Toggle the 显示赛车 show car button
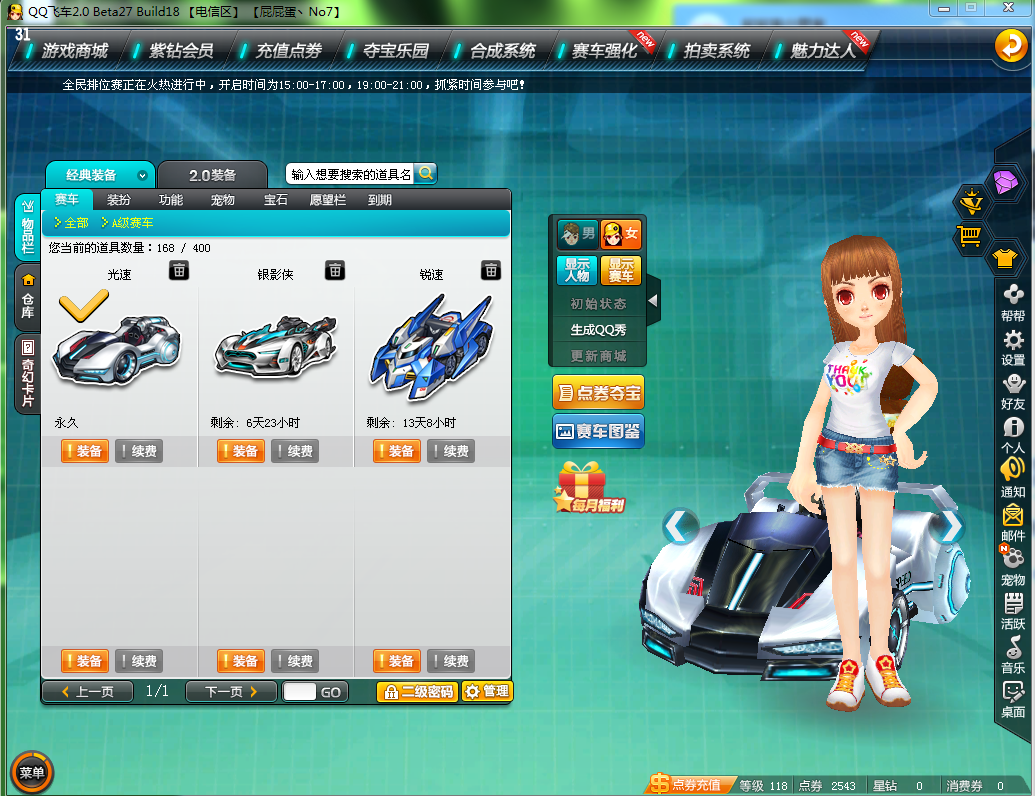The width and height of the screenshot is (1035, 796). [621, 270]
